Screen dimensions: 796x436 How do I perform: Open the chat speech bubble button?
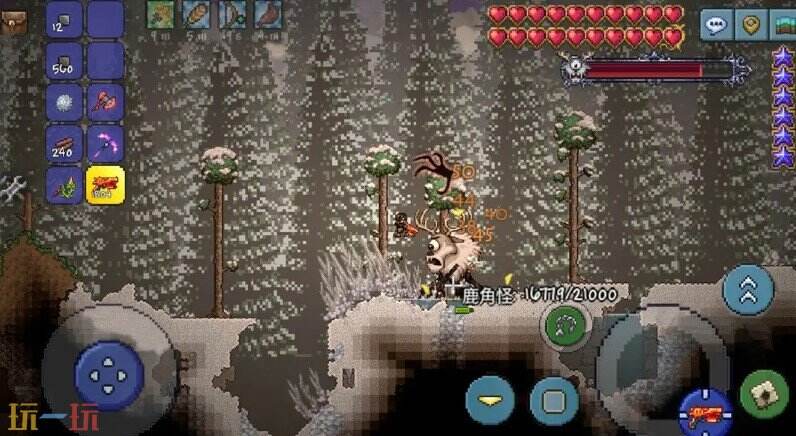point(714,23)
